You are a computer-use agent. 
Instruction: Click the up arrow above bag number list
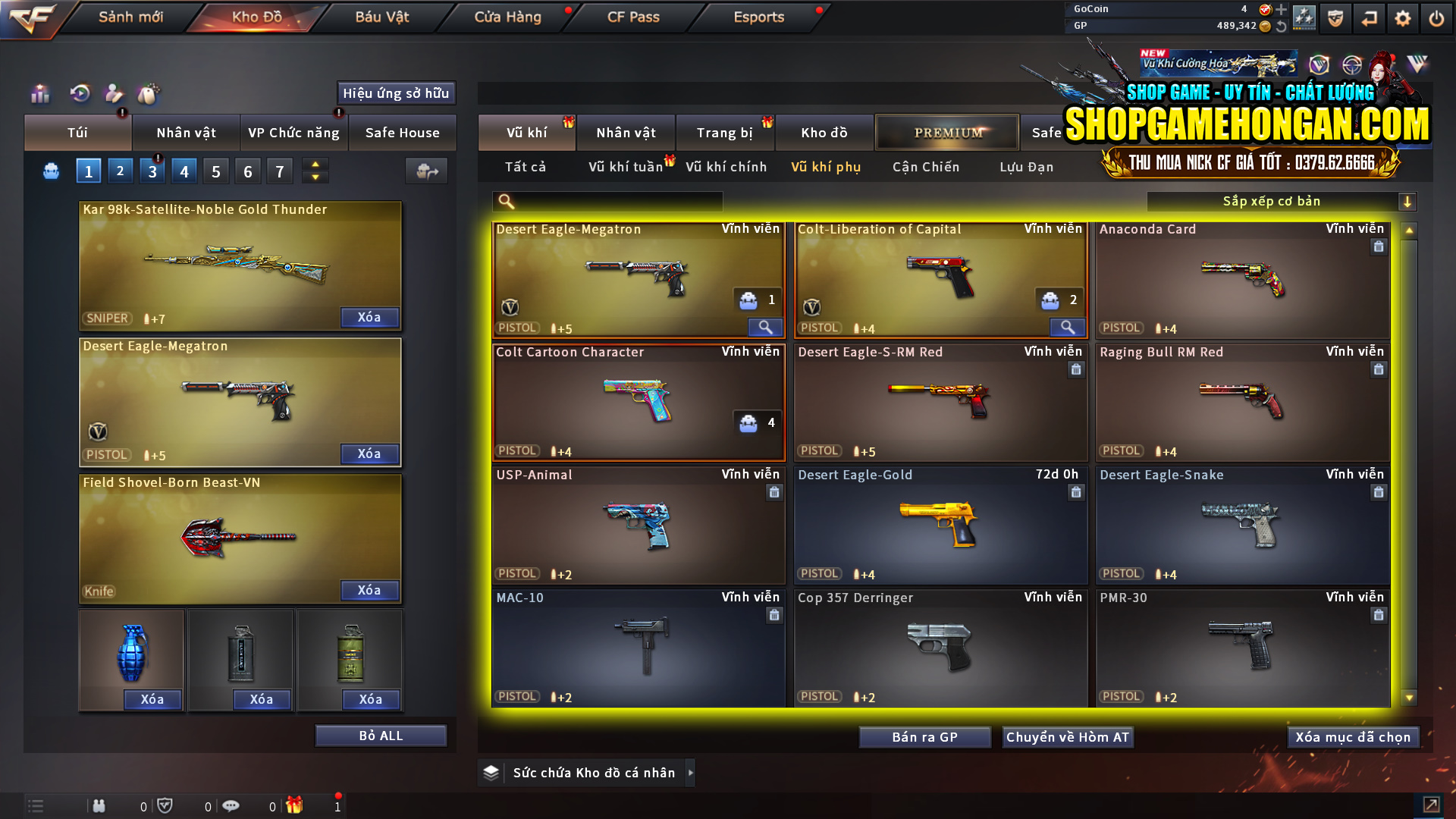click(315, 165)
